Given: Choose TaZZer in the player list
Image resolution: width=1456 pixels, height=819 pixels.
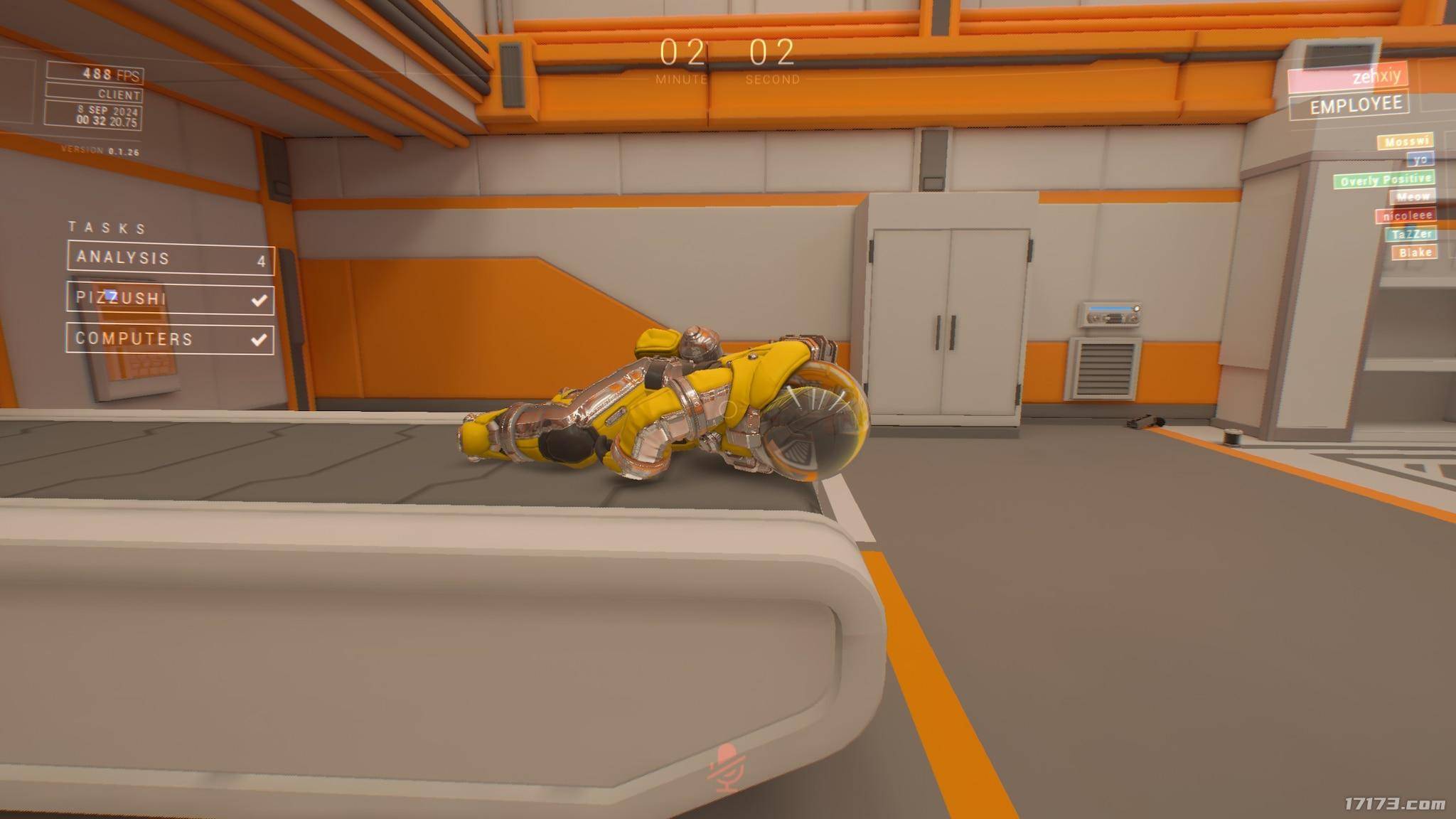Looking at the screenshot, I should click(1411, 234).
